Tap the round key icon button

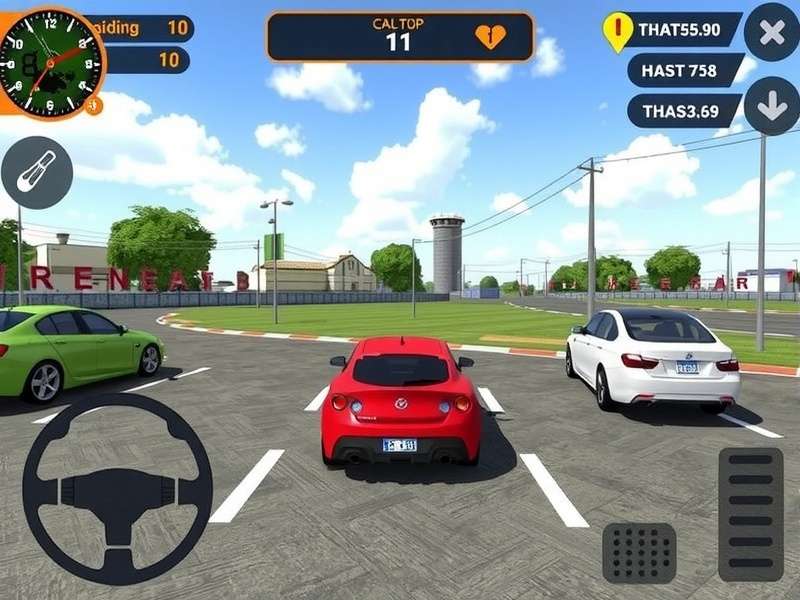coord(37,172)
